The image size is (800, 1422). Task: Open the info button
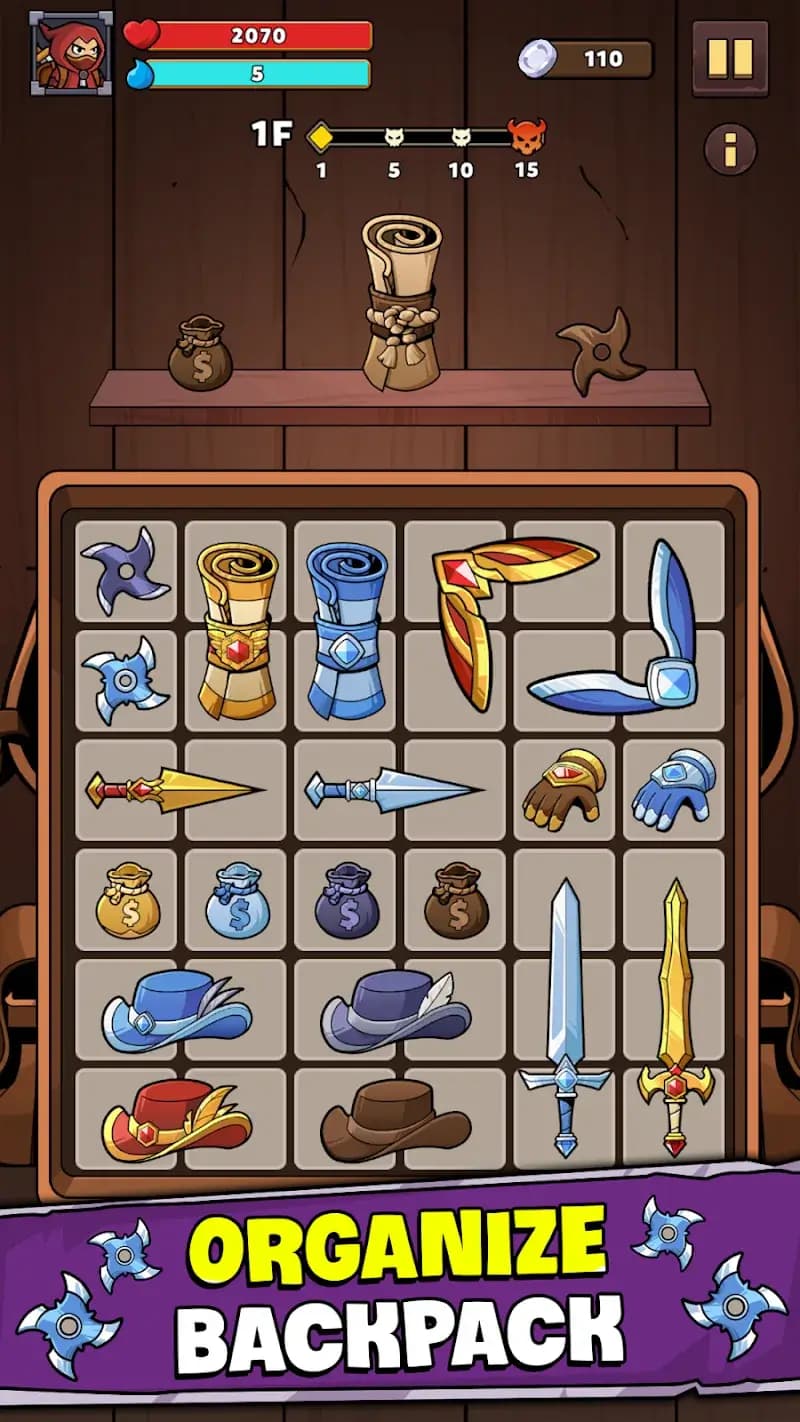pos(730,149)
